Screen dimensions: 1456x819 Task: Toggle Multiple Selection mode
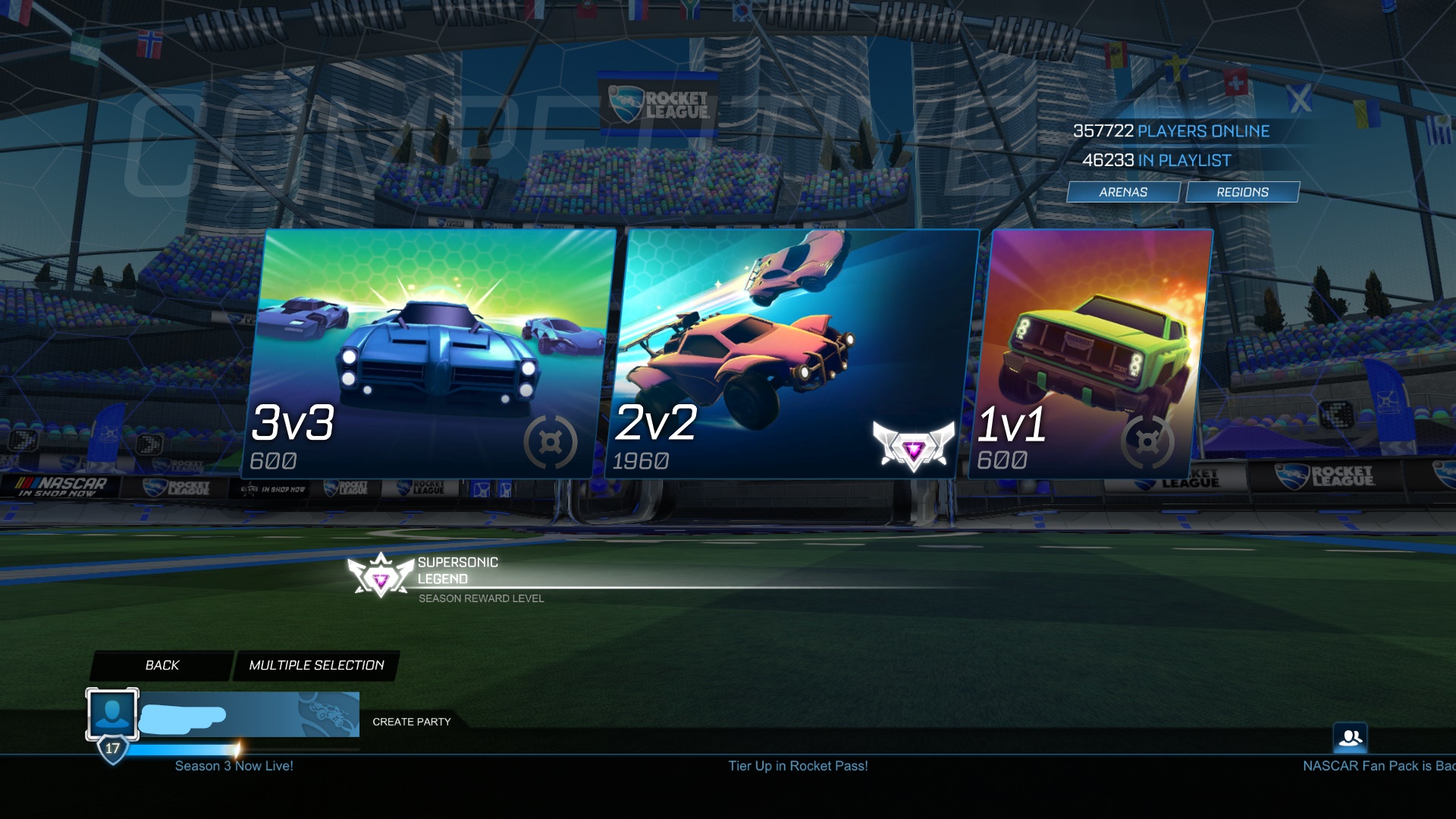tap(316, 665)
